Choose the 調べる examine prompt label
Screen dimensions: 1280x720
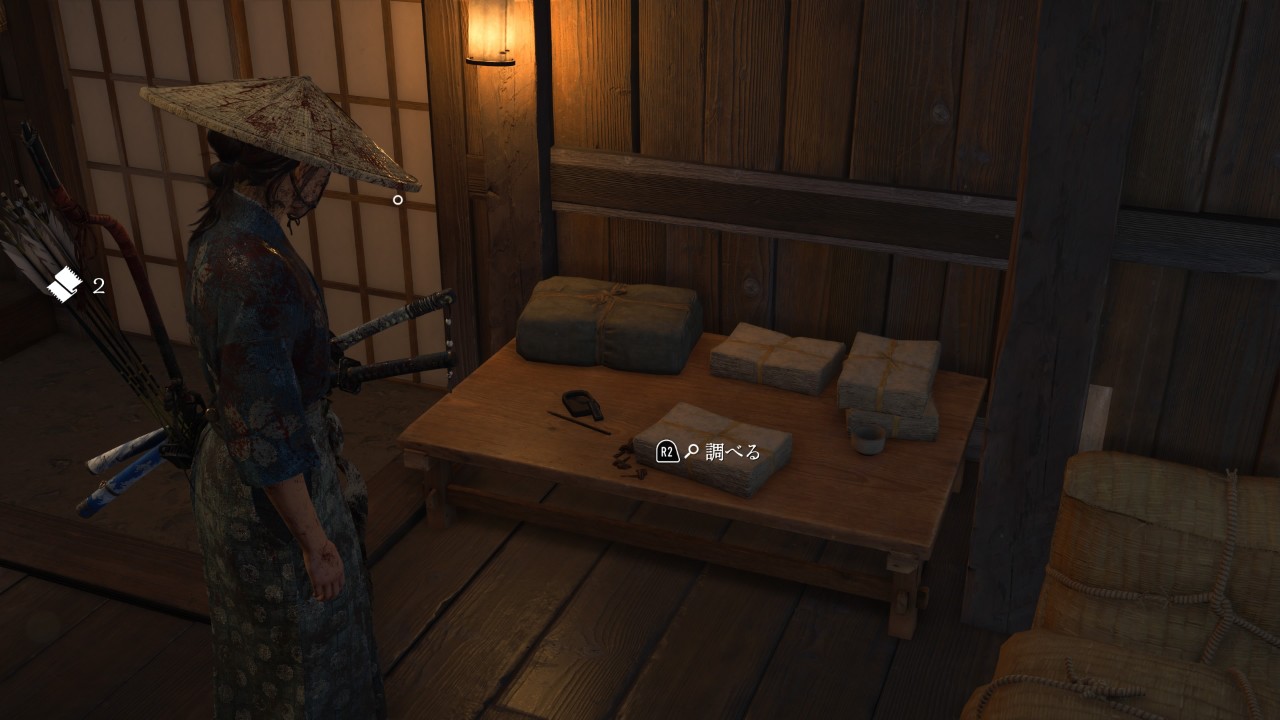coord(733,452)
